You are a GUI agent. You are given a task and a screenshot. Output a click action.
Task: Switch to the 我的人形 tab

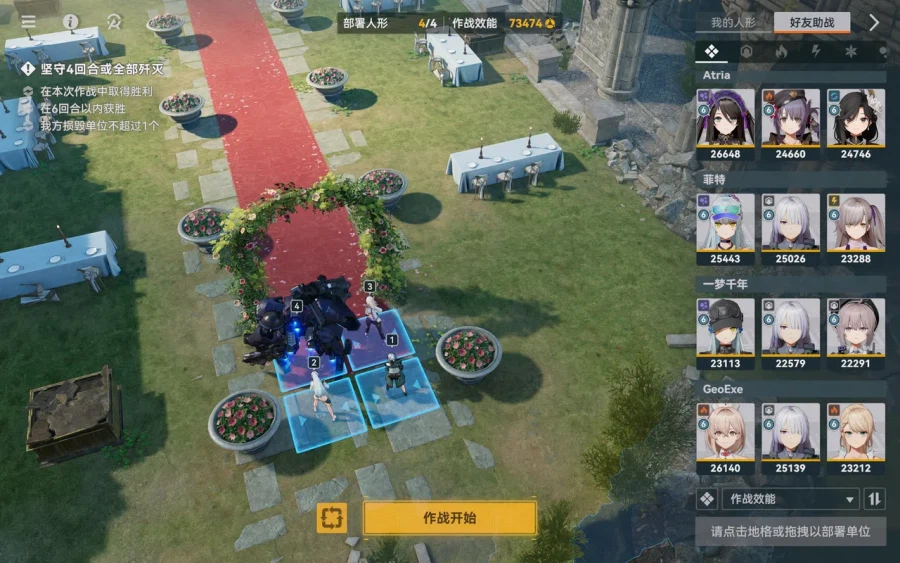click(x=732, y=22)
